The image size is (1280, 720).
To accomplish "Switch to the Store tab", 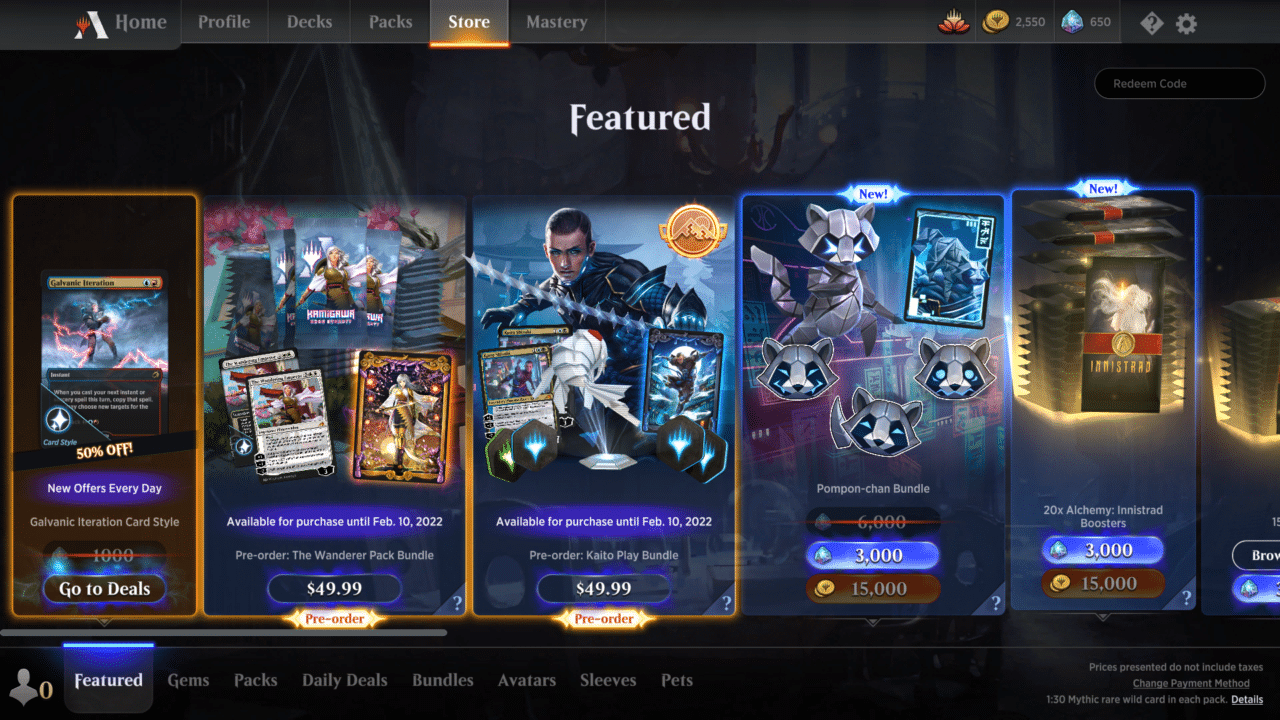I will tap(469, 22).
